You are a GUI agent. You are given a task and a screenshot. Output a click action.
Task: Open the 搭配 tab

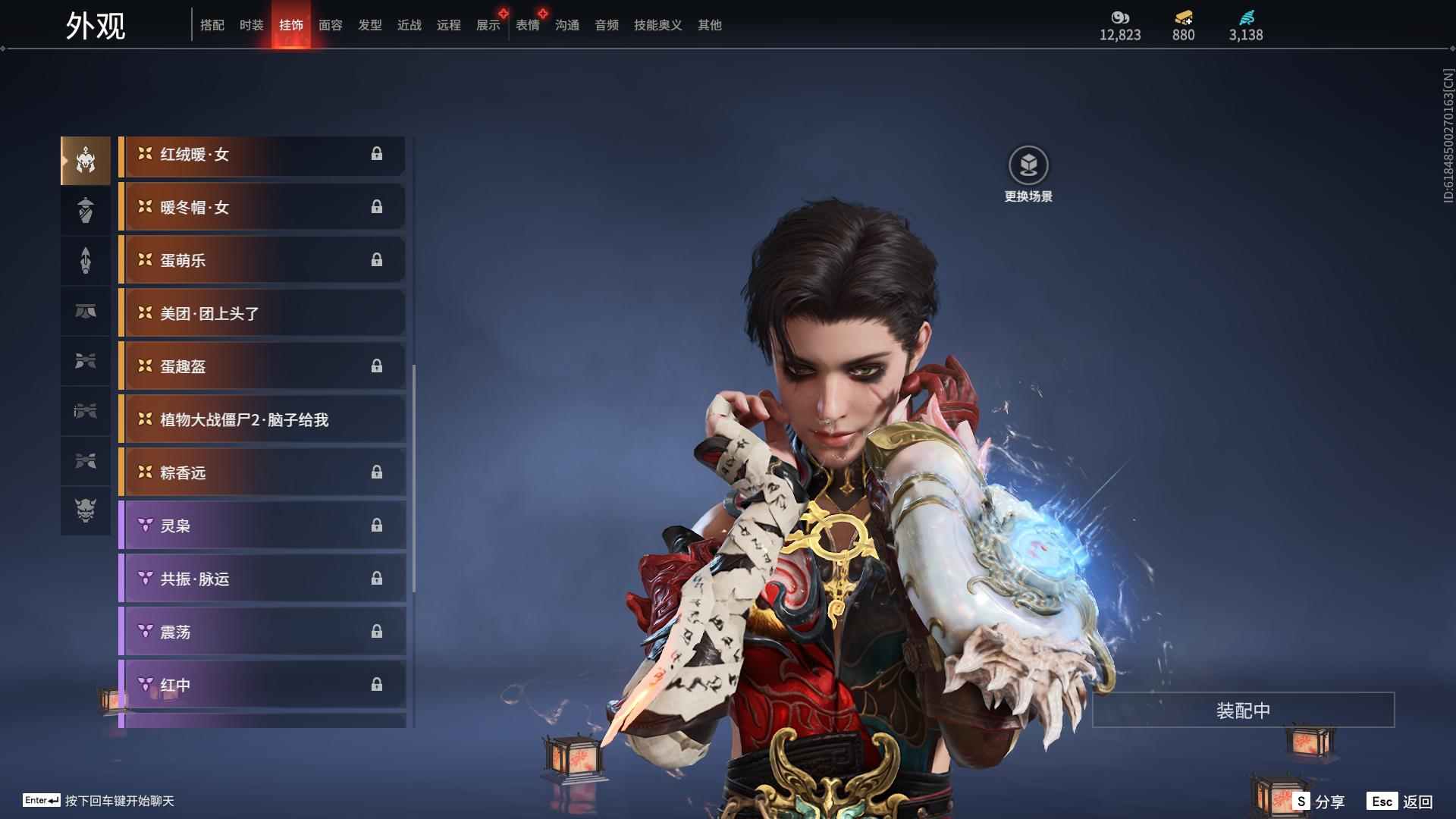tap(212, 25)
